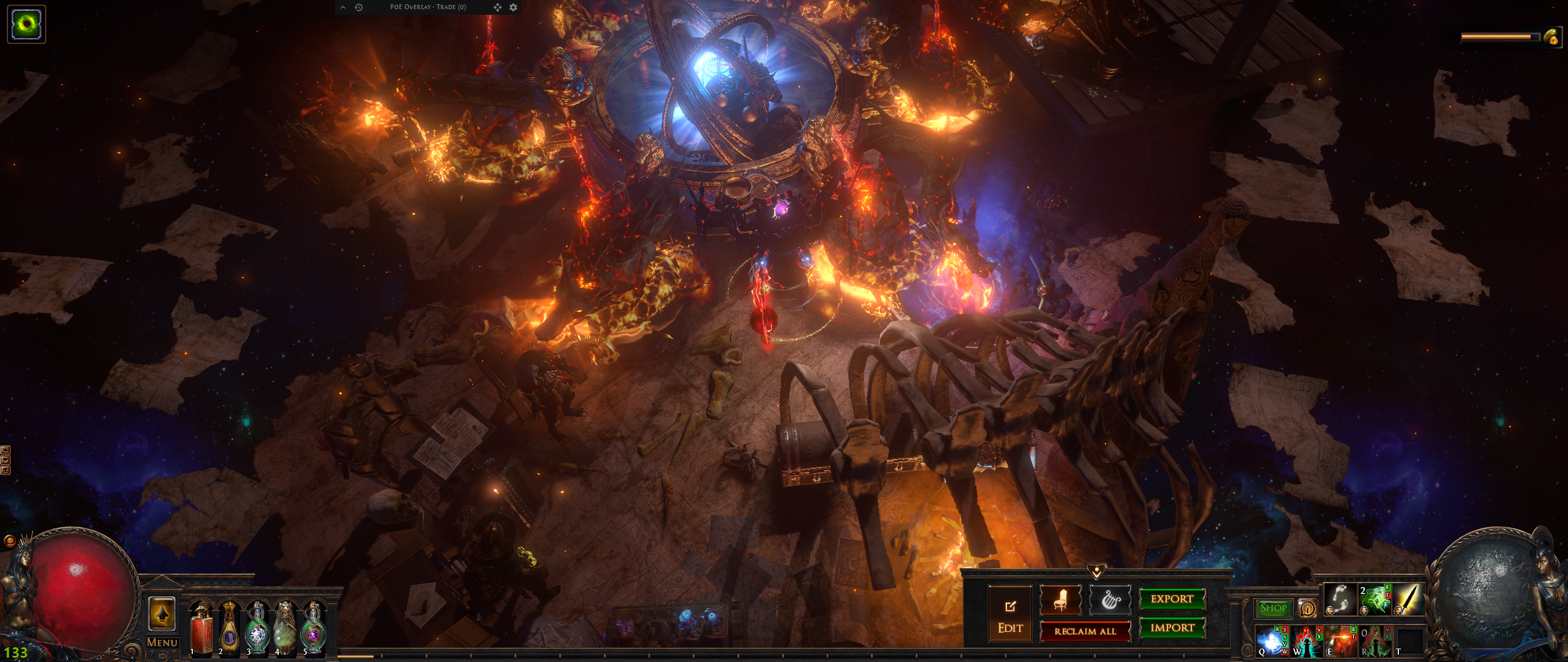1568x662 pixels.
Task: Export the hideout layout
Action: (x=1172, y=599)
